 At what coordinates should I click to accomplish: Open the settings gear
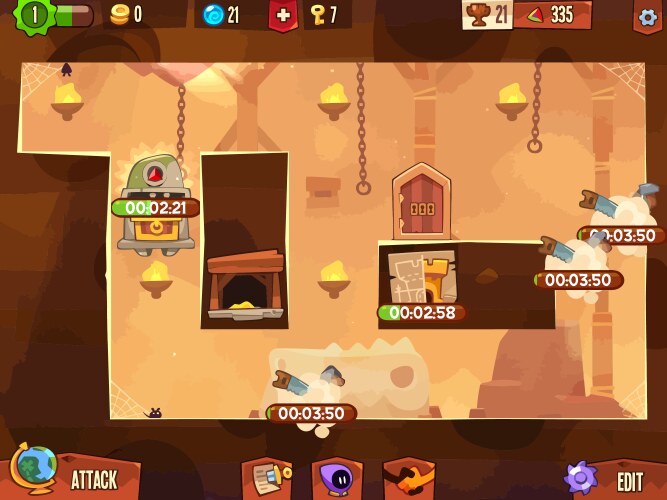648,15
